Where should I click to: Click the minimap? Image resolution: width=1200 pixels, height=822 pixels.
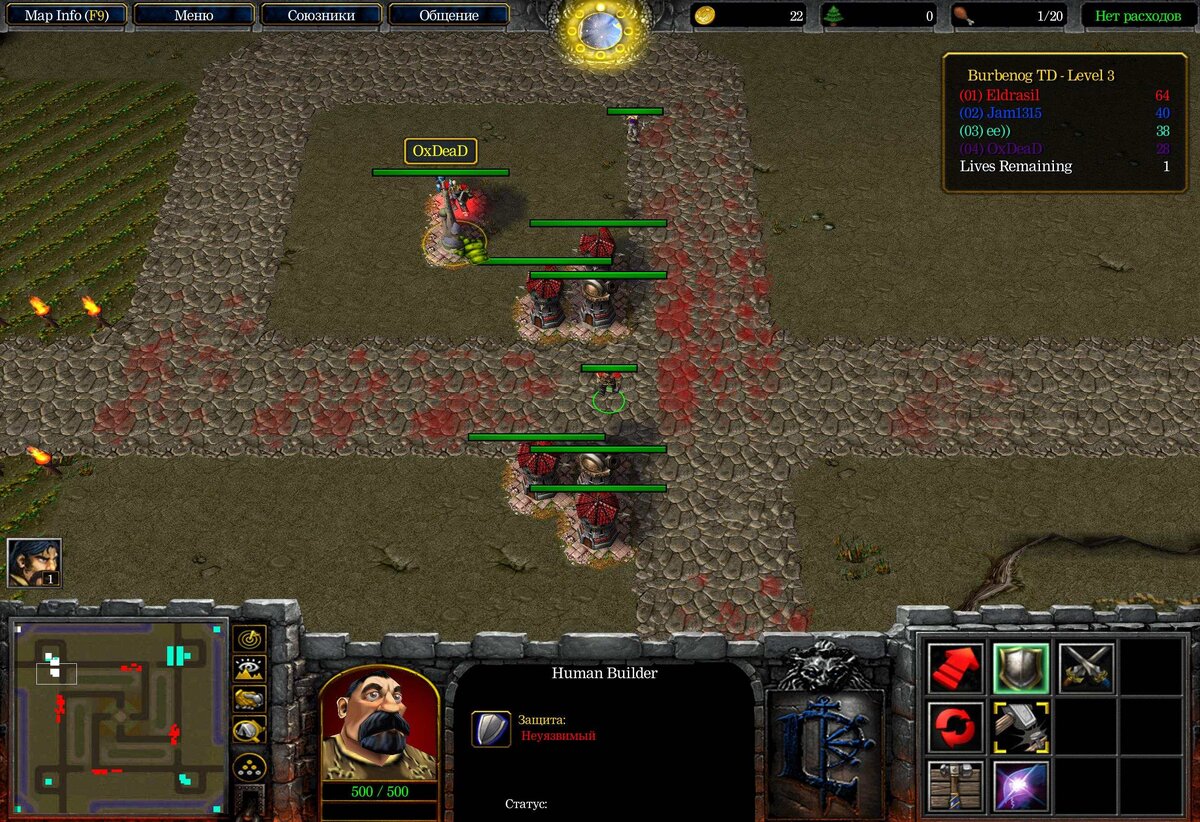[118, 704]
